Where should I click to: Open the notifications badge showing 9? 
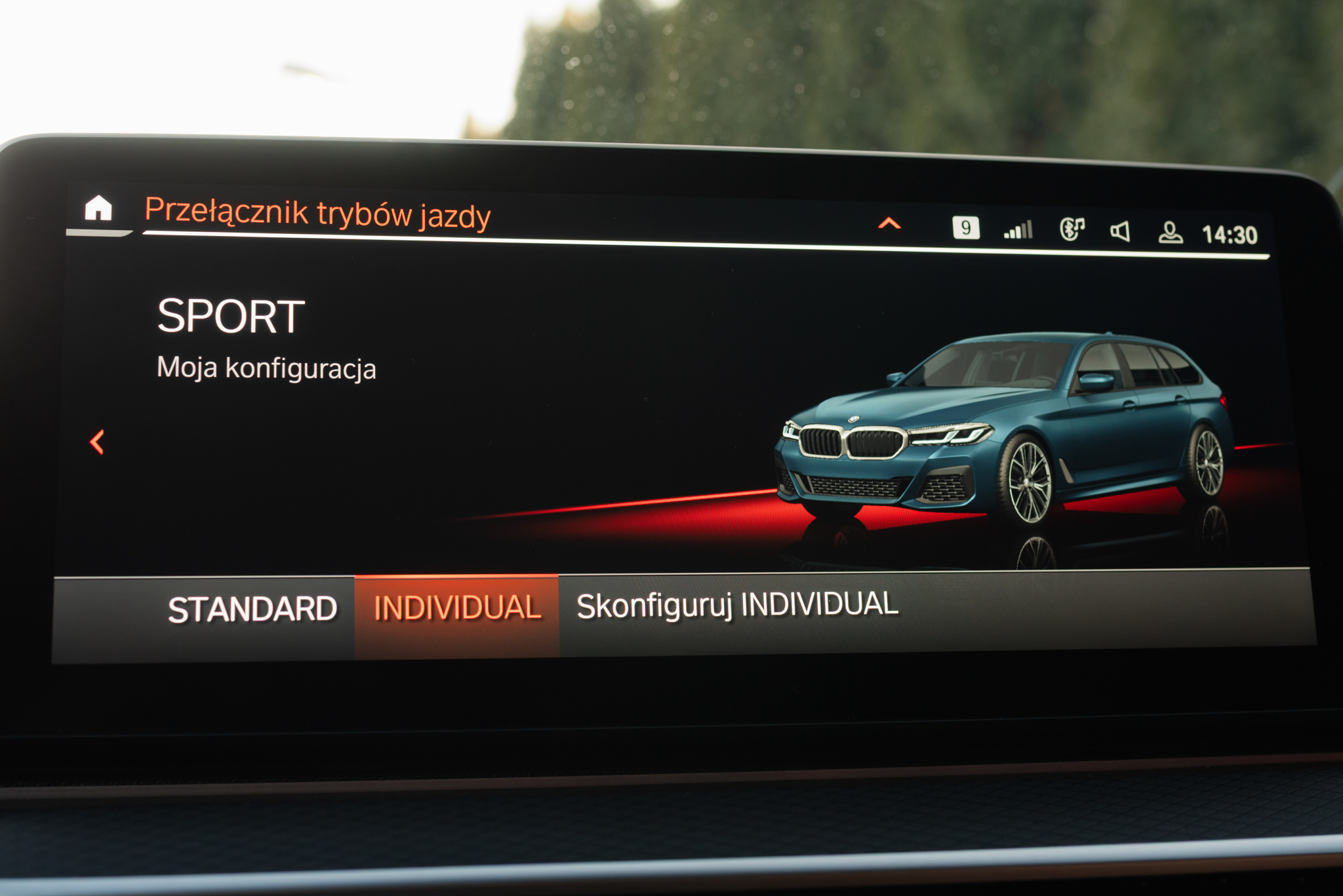click(x=965, y=227)
